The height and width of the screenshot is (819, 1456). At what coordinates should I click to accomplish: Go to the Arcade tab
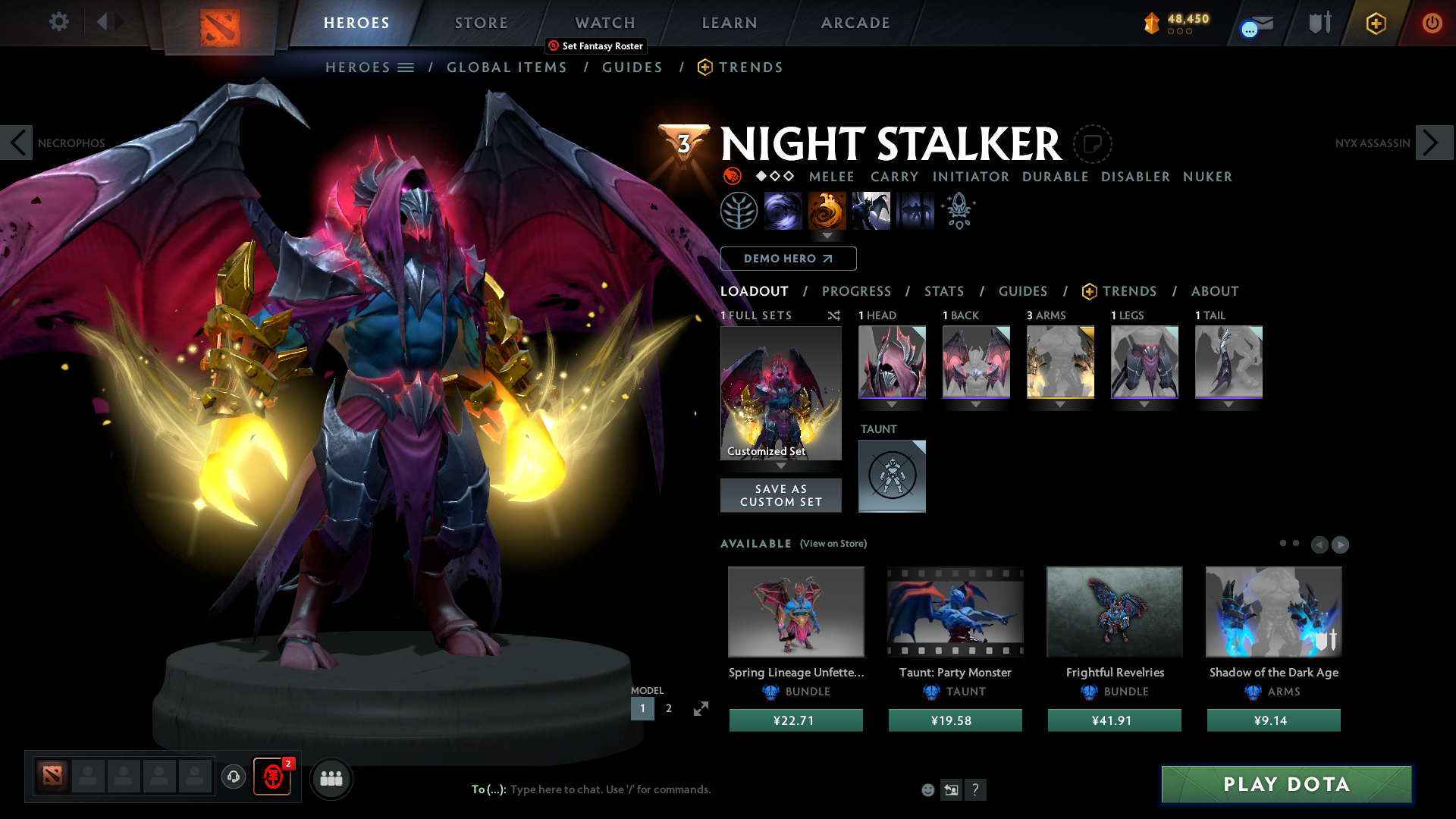[x=855, y=23]
